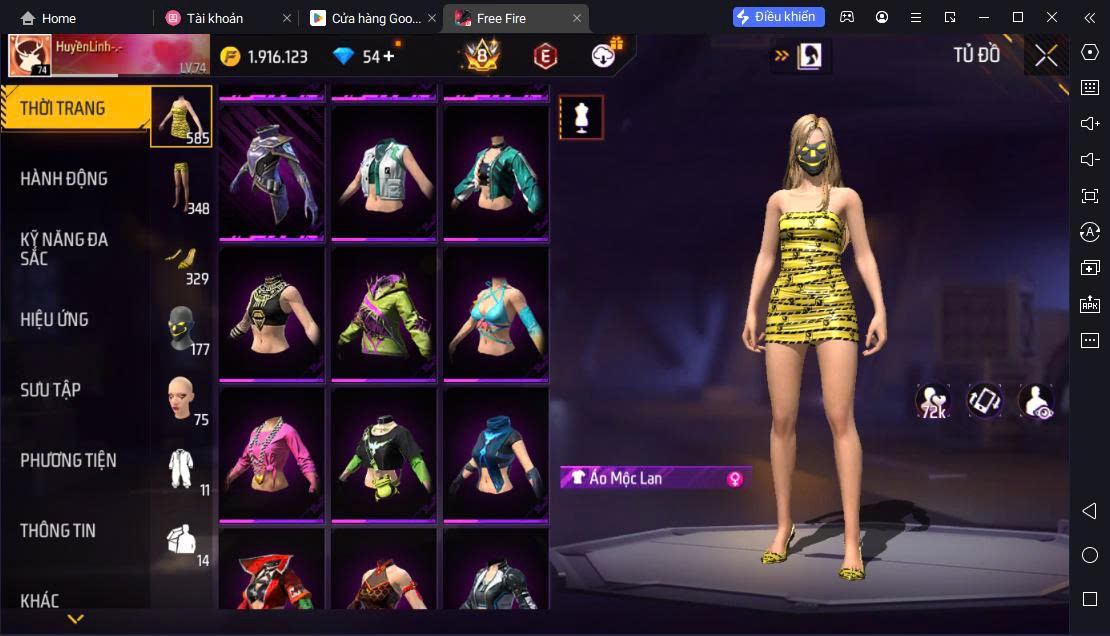This screenshot has height=636, width=1110.
Task: Toggle the character visibility eye icon
Action: tap(1035, 402)
